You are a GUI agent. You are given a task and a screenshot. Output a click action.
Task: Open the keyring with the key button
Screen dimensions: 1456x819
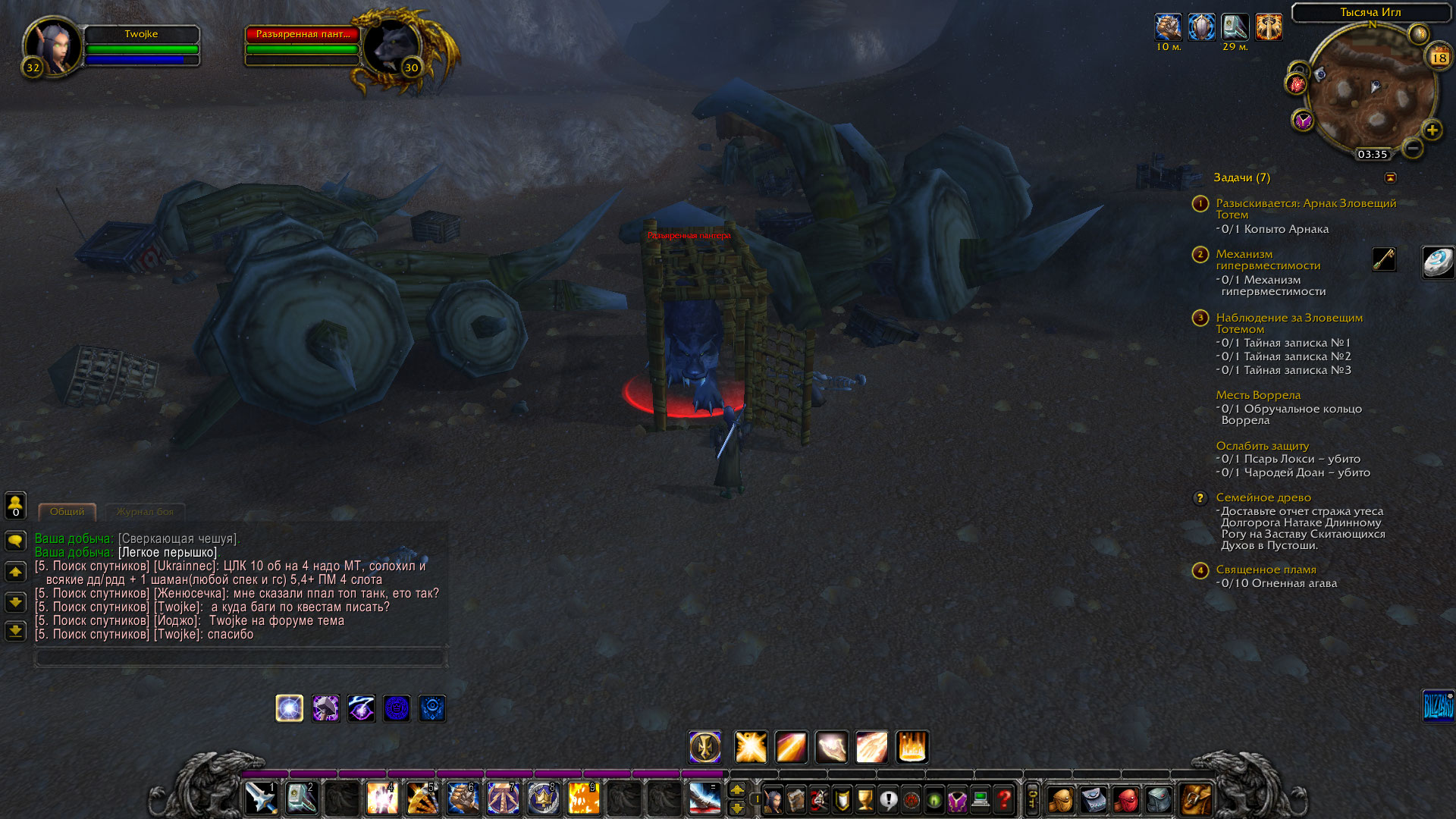1032,799
